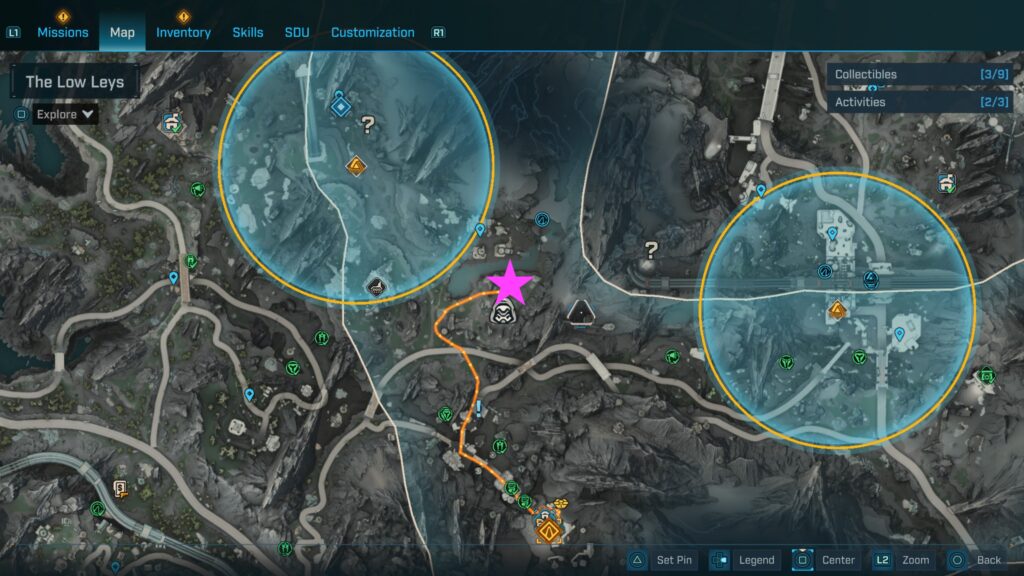Viewport: 1024px width, 576px height.
Task: Center the map on player
Action: 825,560
